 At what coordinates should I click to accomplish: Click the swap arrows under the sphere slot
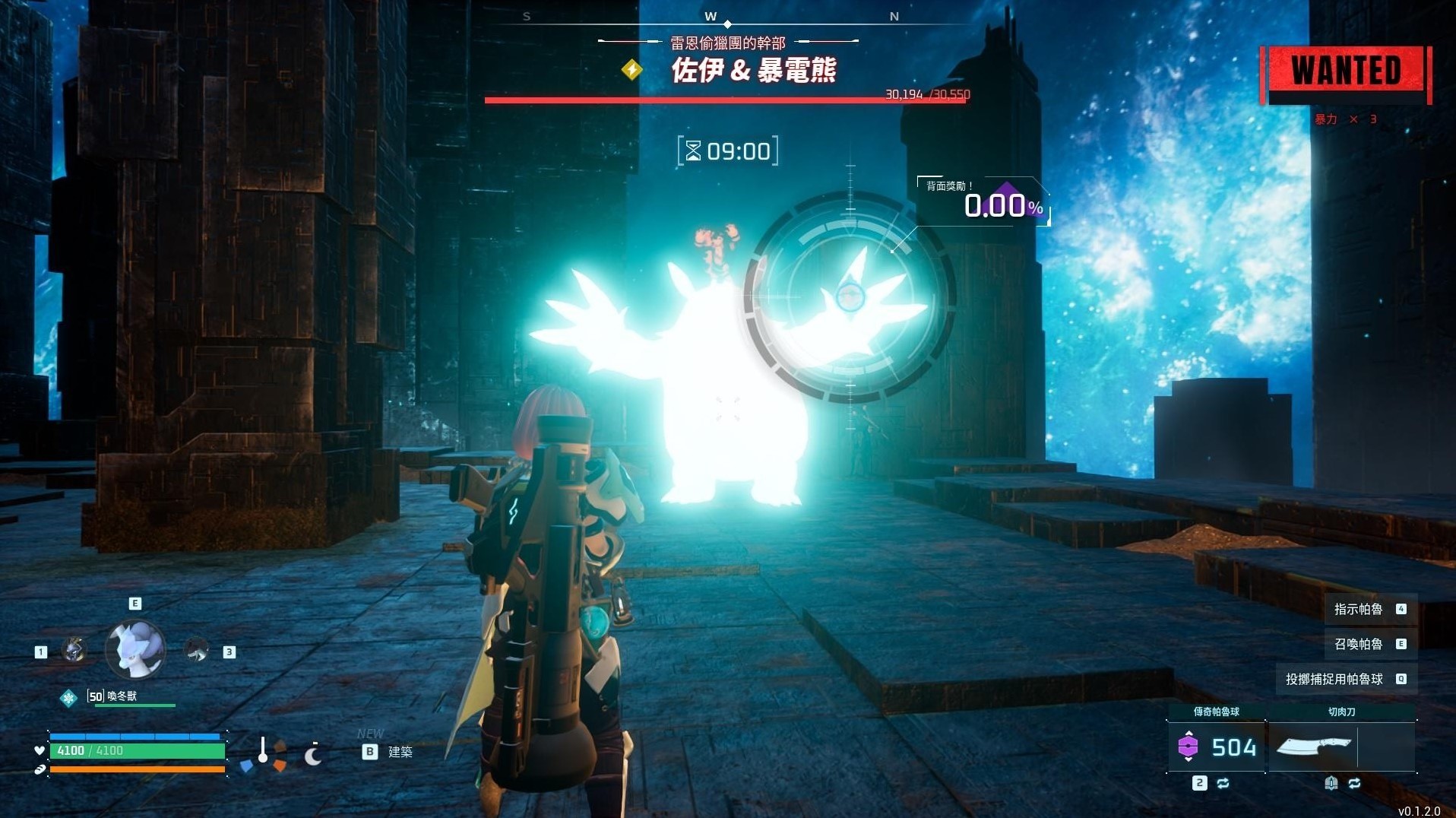[1223, 783]
